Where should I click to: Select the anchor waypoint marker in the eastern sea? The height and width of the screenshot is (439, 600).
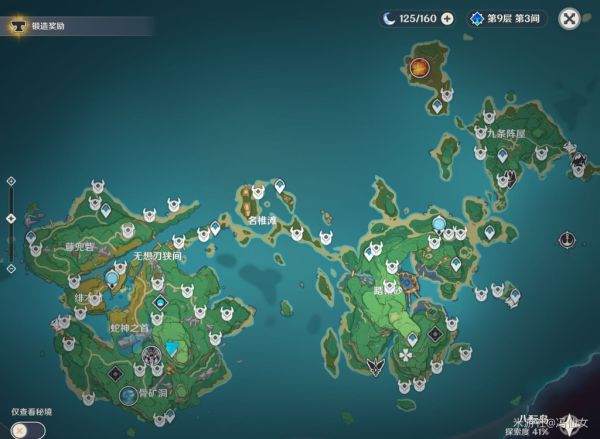point(567,240)
